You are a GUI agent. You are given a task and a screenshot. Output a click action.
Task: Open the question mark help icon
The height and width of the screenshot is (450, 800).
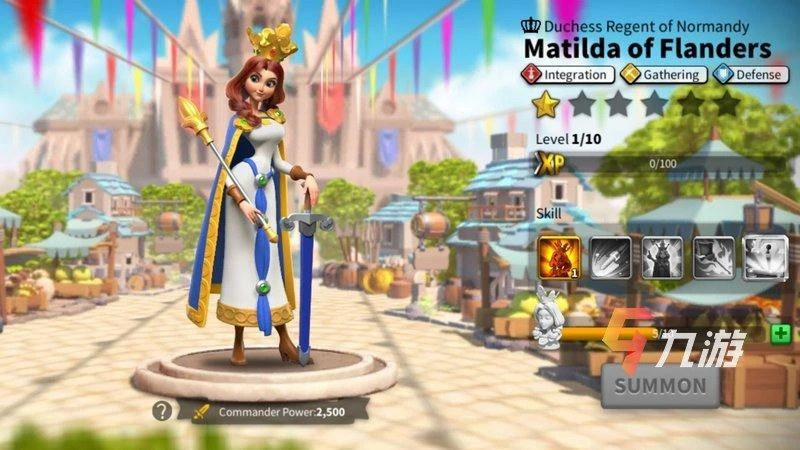point(161,410)
